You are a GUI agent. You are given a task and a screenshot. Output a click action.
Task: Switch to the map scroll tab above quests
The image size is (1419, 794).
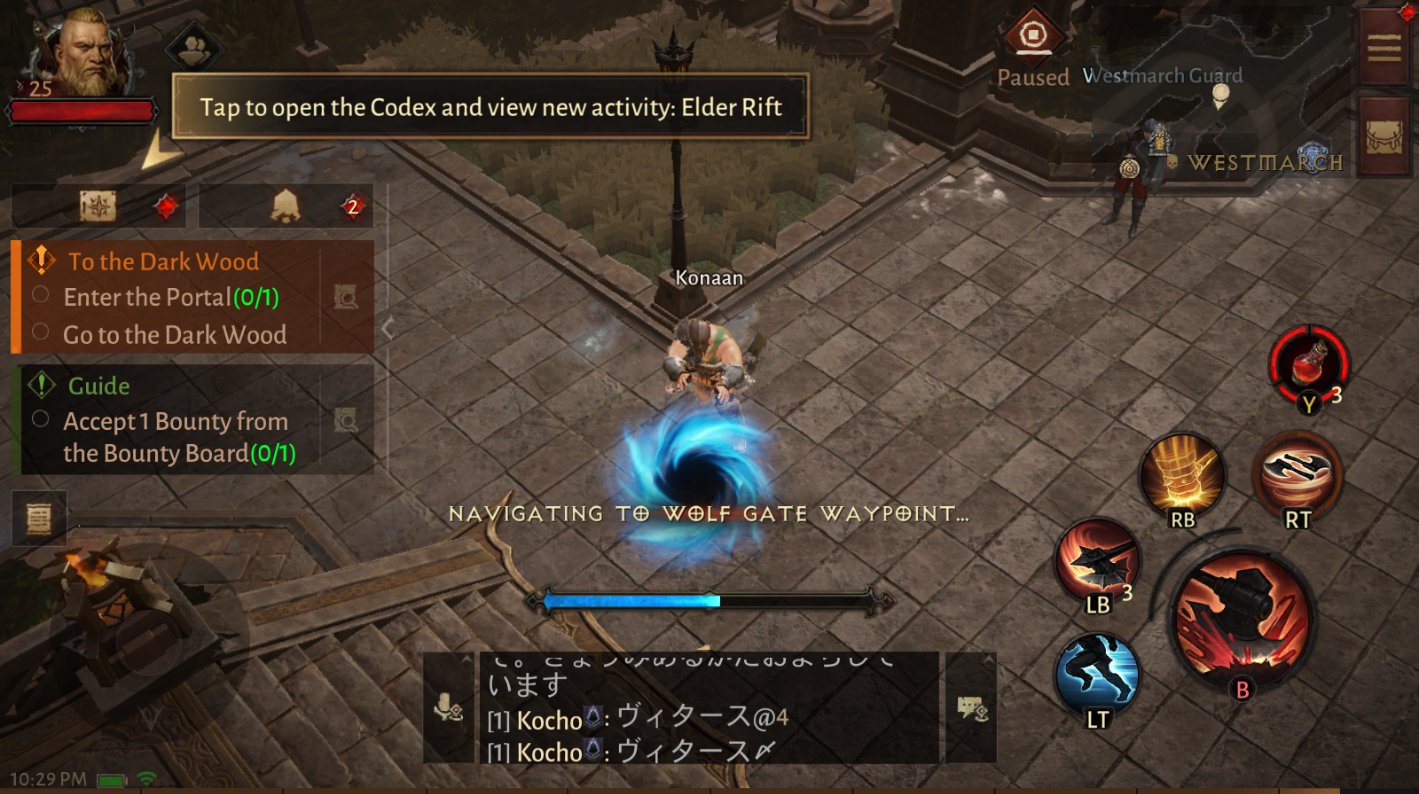tap(97, 205)
